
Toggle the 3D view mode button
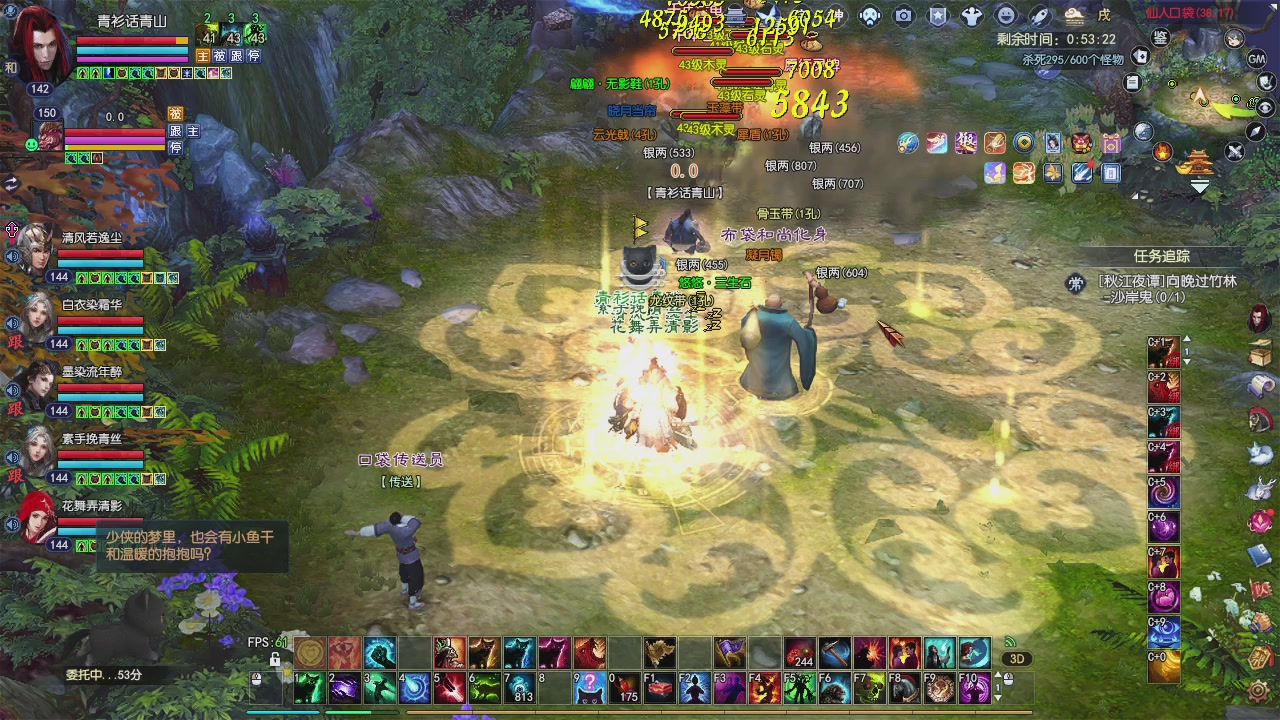(1017, 659)
